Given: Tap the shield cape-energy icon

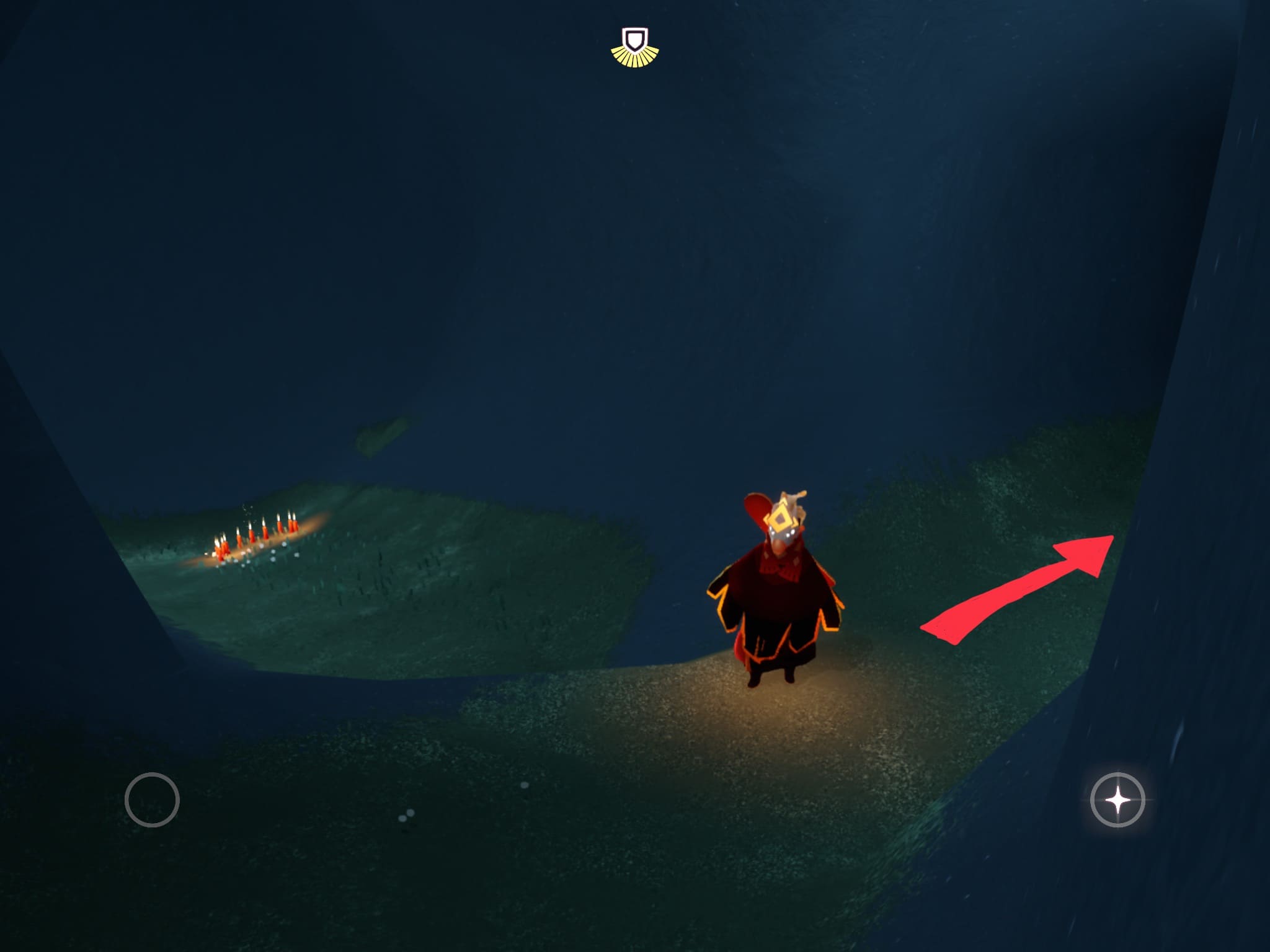Looking at the screenshot, I should [634, 46].
